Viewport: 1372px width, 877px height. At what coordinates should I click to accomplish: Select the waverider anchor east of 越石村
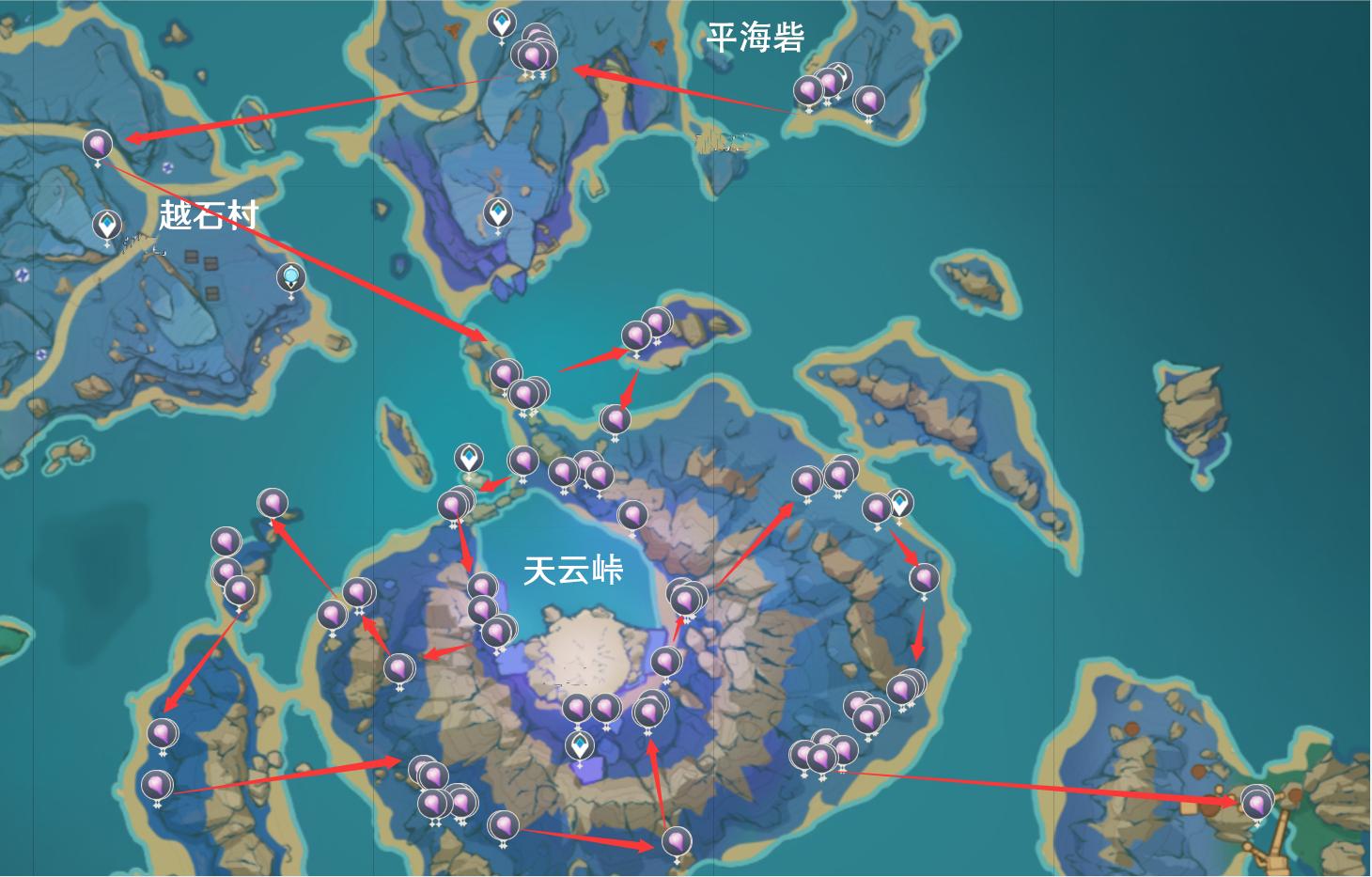[290, 278]
